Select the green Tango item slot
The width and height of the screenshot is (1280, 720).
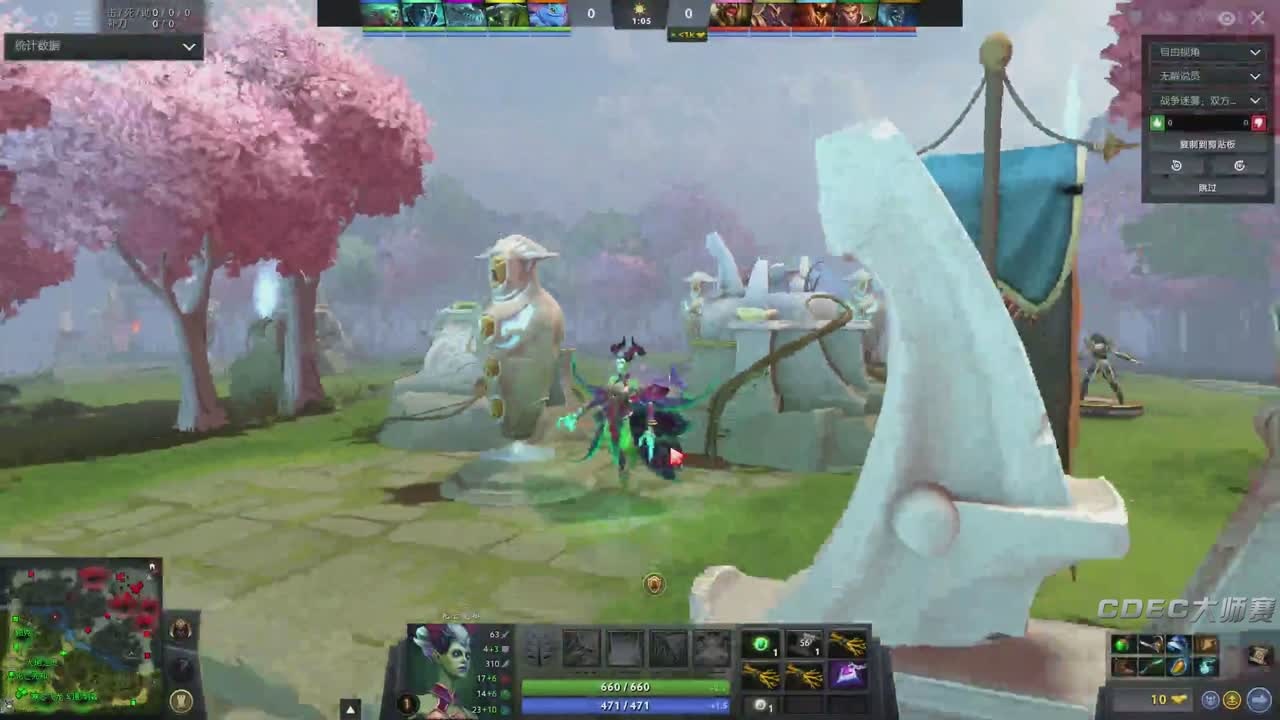(x=762, y=645)
